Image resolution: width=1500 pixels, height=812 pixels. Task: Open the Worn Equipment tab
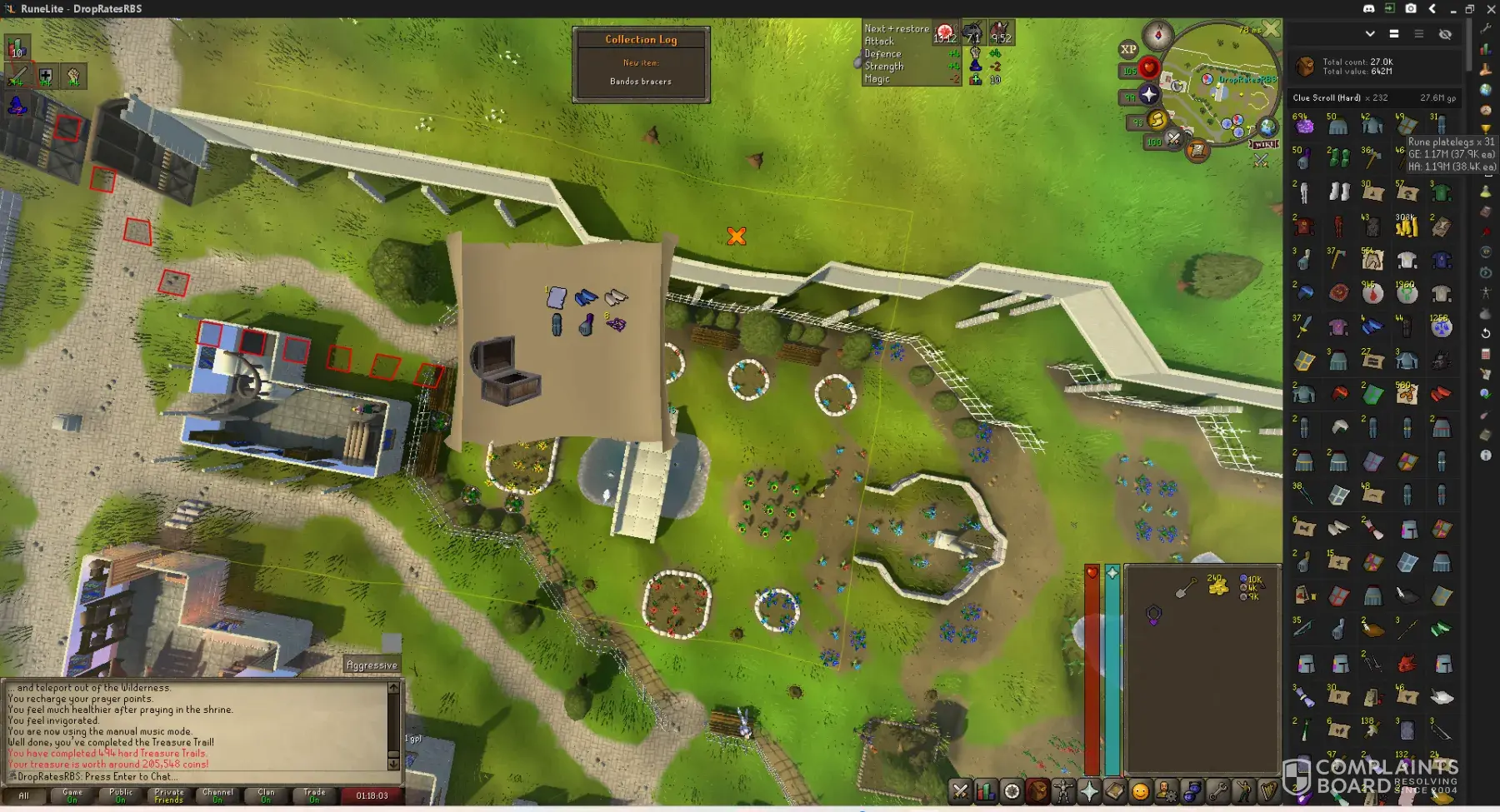[1063, 791]
